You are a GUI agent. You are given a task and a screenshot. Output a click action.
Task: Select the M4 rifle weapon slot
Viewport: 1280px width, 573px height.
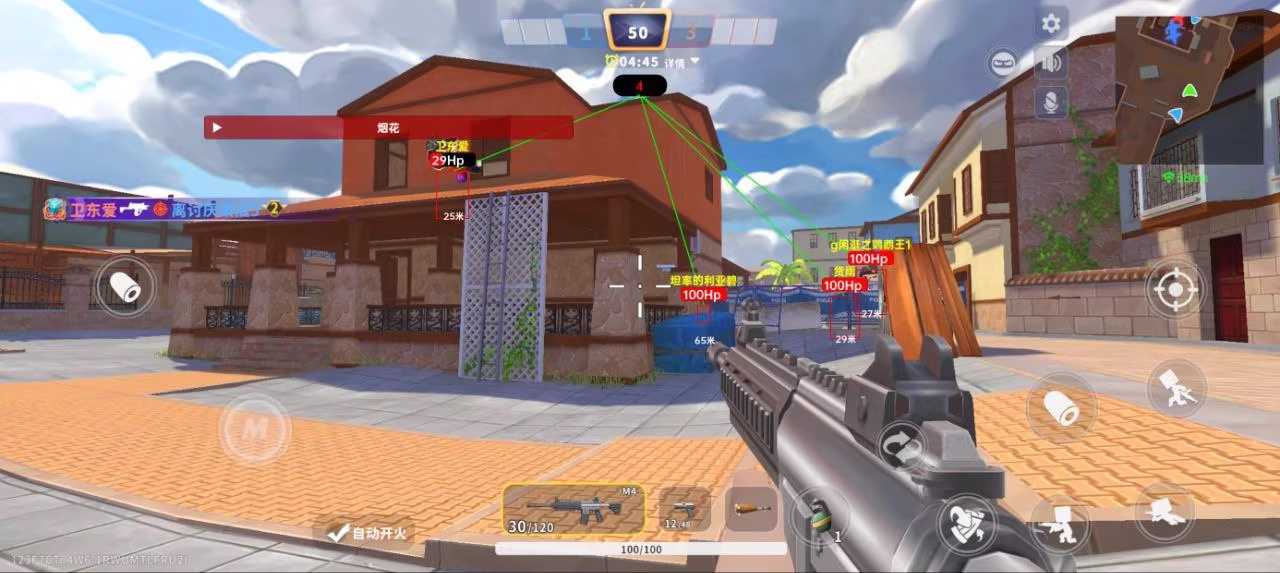pos(573,508)
